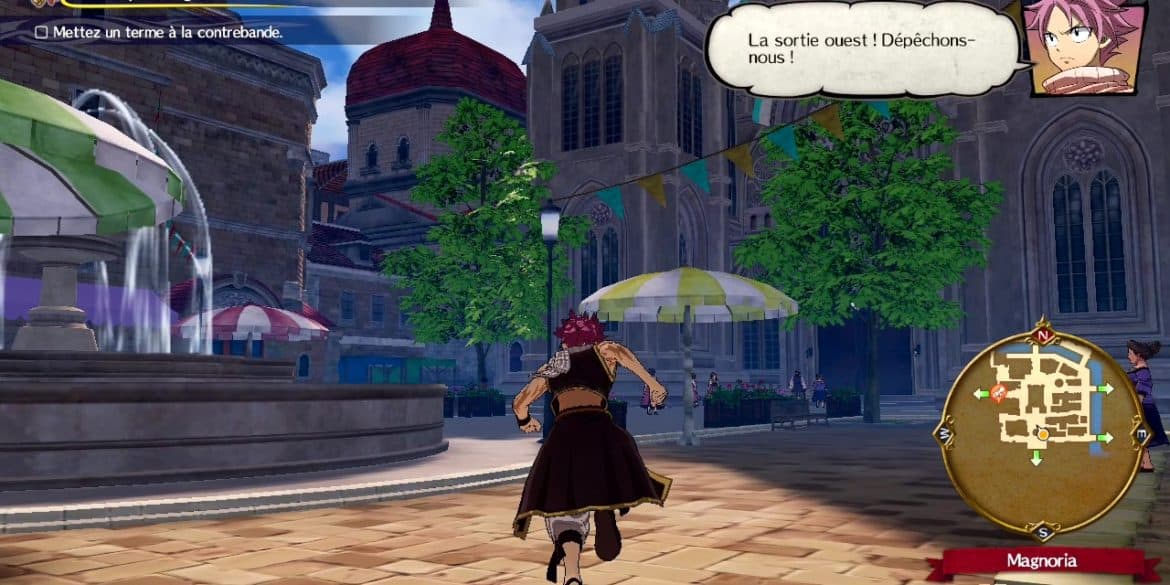This screenshot has width=1170, height=585.
Task: Click the minimap's north compass marker
Action: coord(1043,337)
